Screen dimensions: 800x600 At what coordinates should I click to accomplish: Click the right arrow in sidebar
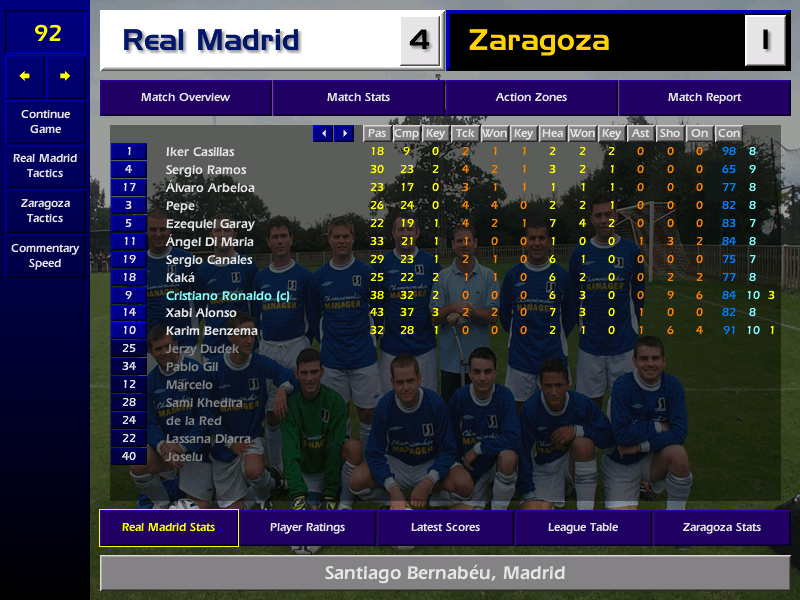tap(66, 76)
